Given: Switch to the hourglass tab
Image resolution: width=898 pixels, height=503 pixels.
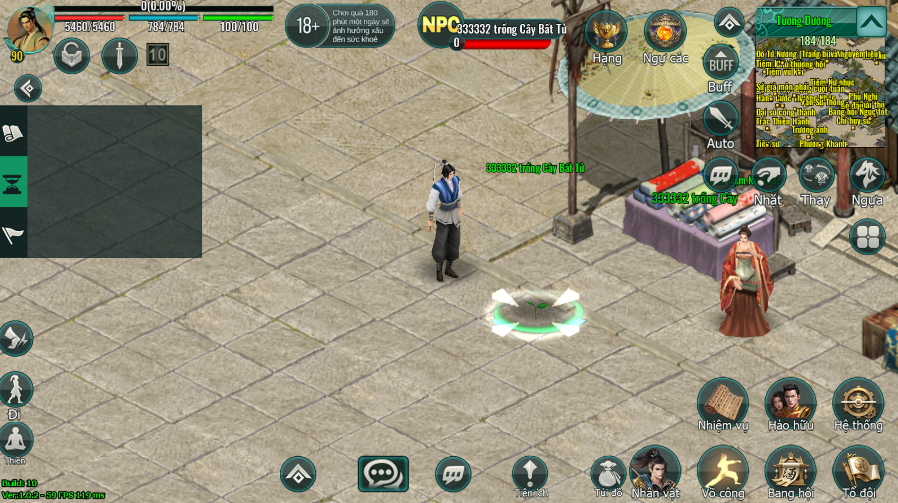Looking at the screenshot, I should pyautogui.click(x=14, y=181).
